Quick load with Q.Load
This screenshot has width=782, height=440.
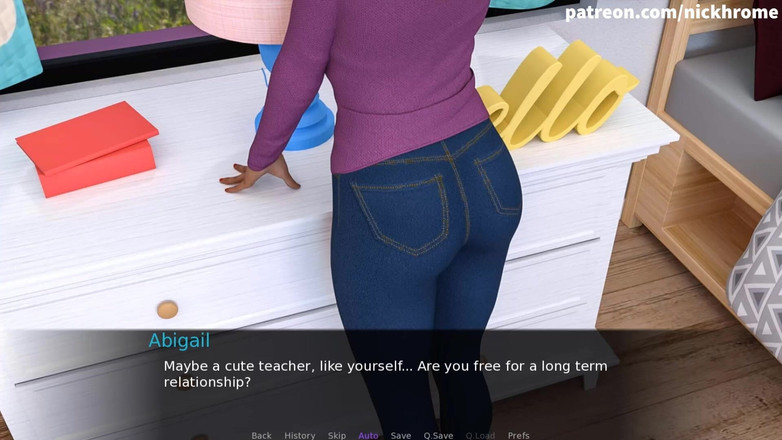(x=480, y=435)
